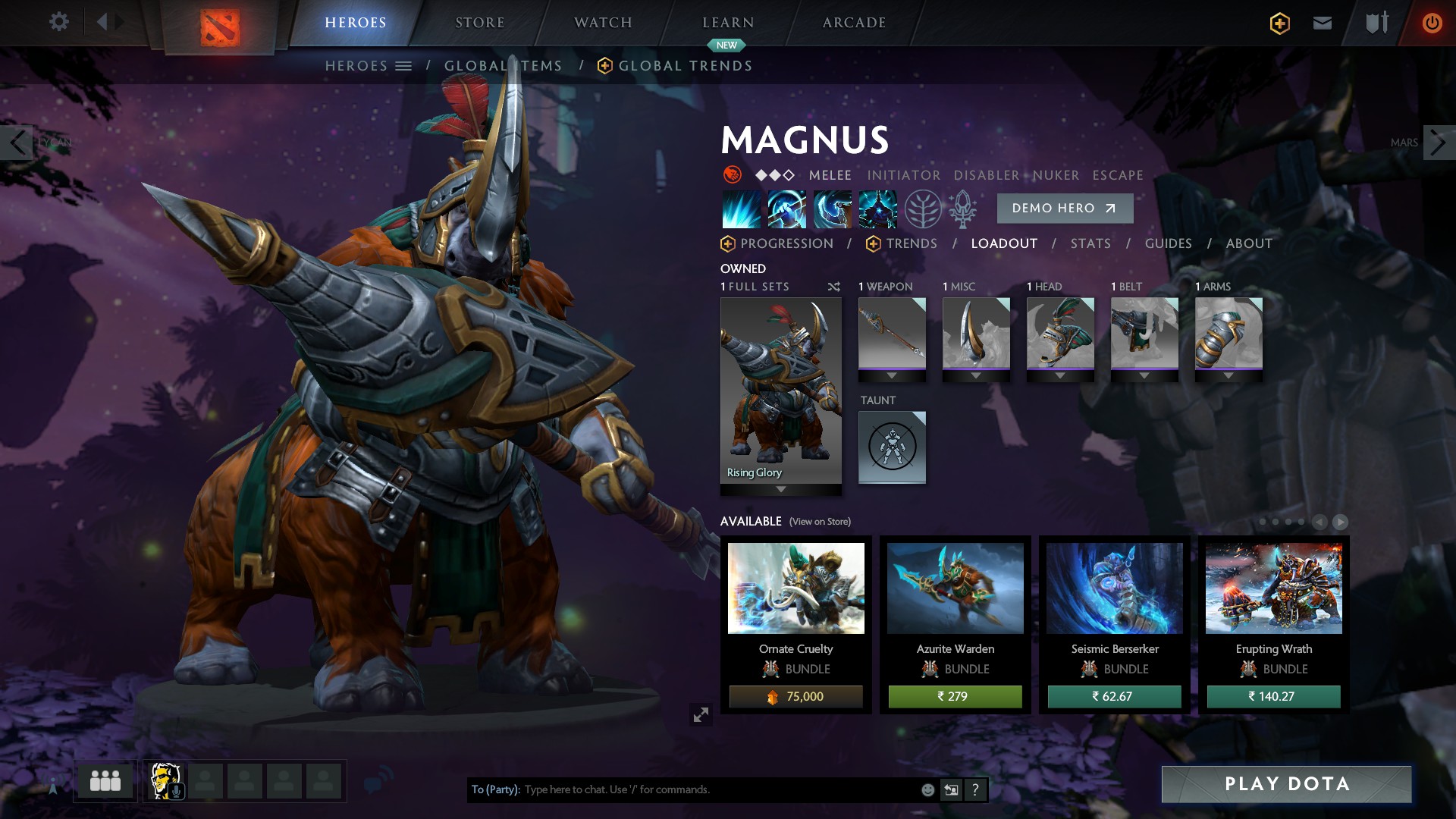
Task: Open the View on Store link
Action: click(819, 522)
